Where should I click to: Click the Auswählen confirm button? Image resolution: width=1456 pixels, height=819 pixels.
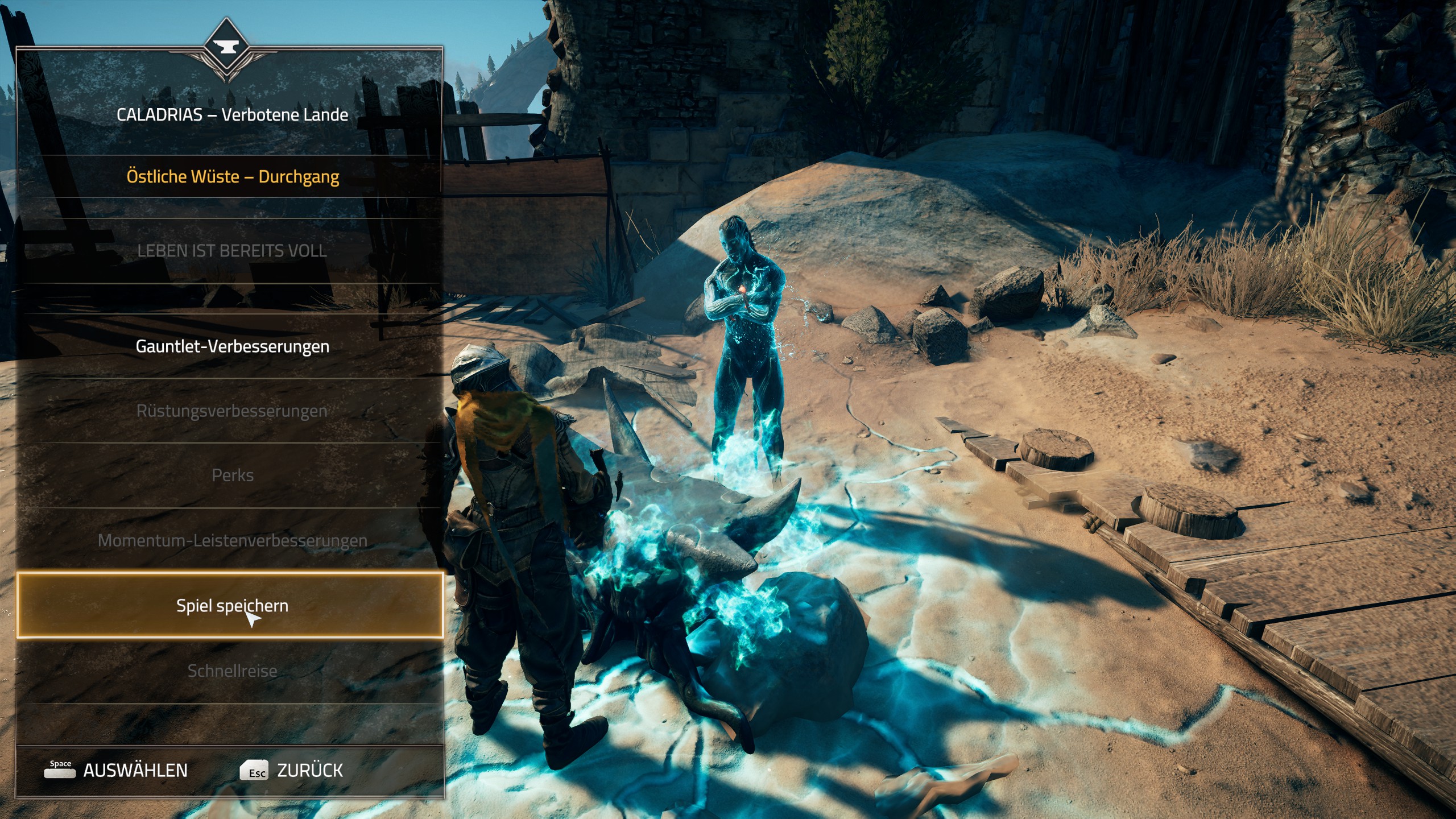[x=117, y=771]
